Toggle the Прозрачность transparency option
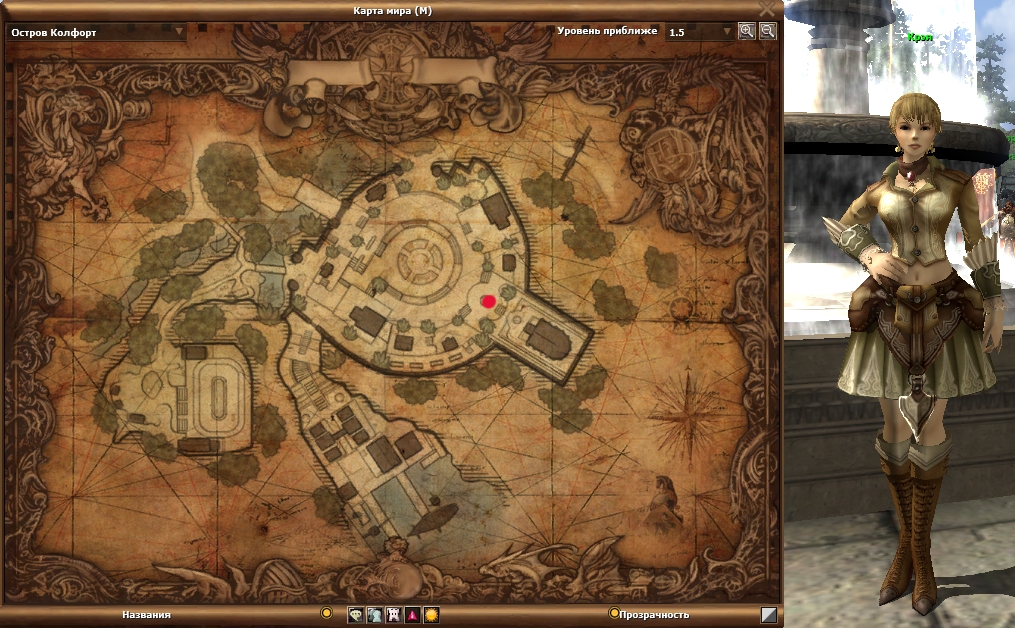 point(614,613)
